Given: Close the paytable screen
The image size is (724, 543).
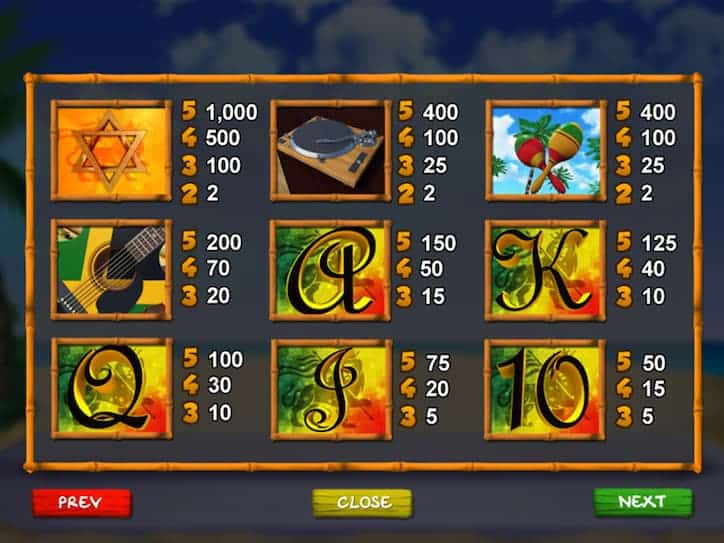Looking at the screenshot, I should click(x=362, y=502).
